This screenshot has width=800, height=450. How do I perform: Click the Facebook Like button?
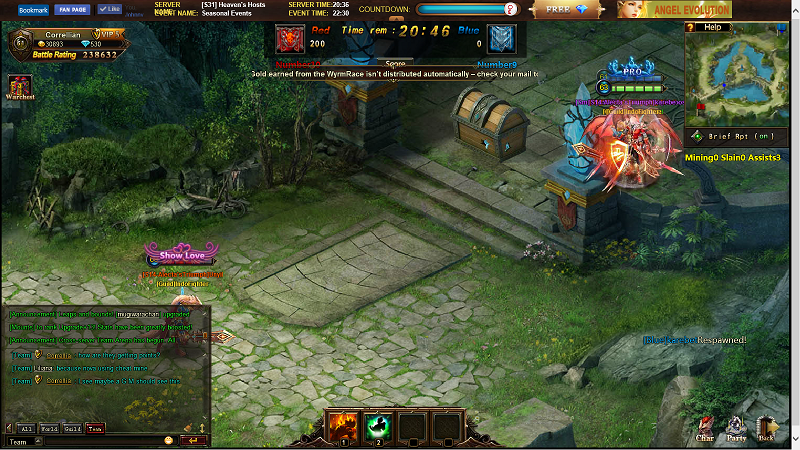click(x=109, y=9)
